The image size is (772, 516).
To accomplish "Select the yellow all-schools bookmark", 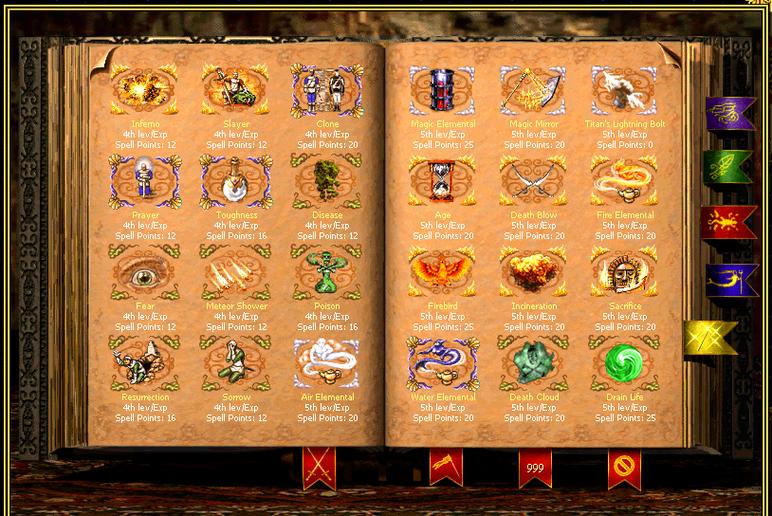I will point(711,337).
